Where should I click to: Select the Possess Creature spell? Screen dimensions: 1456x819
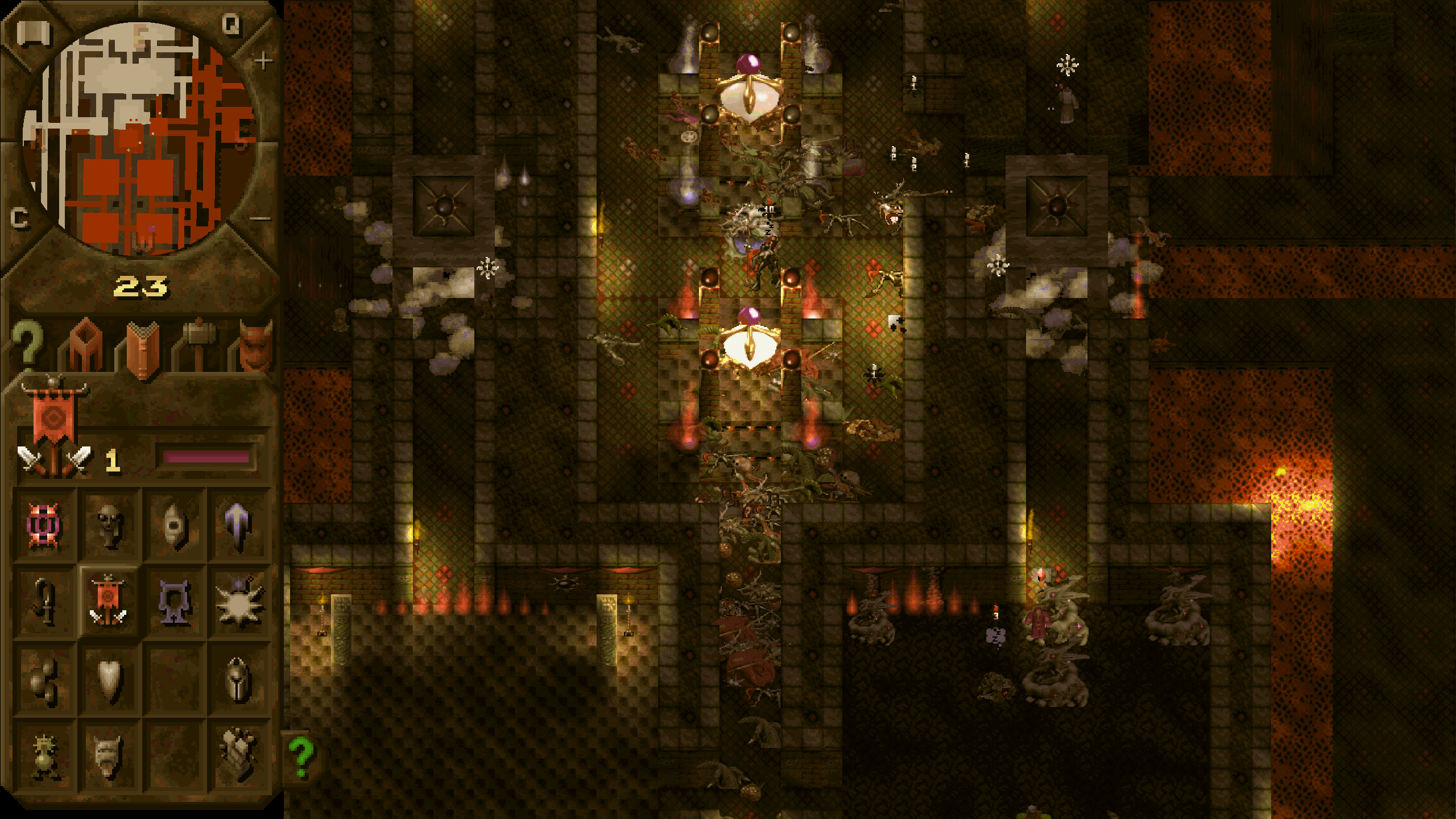pyautogui.click(x=44, y=526)
